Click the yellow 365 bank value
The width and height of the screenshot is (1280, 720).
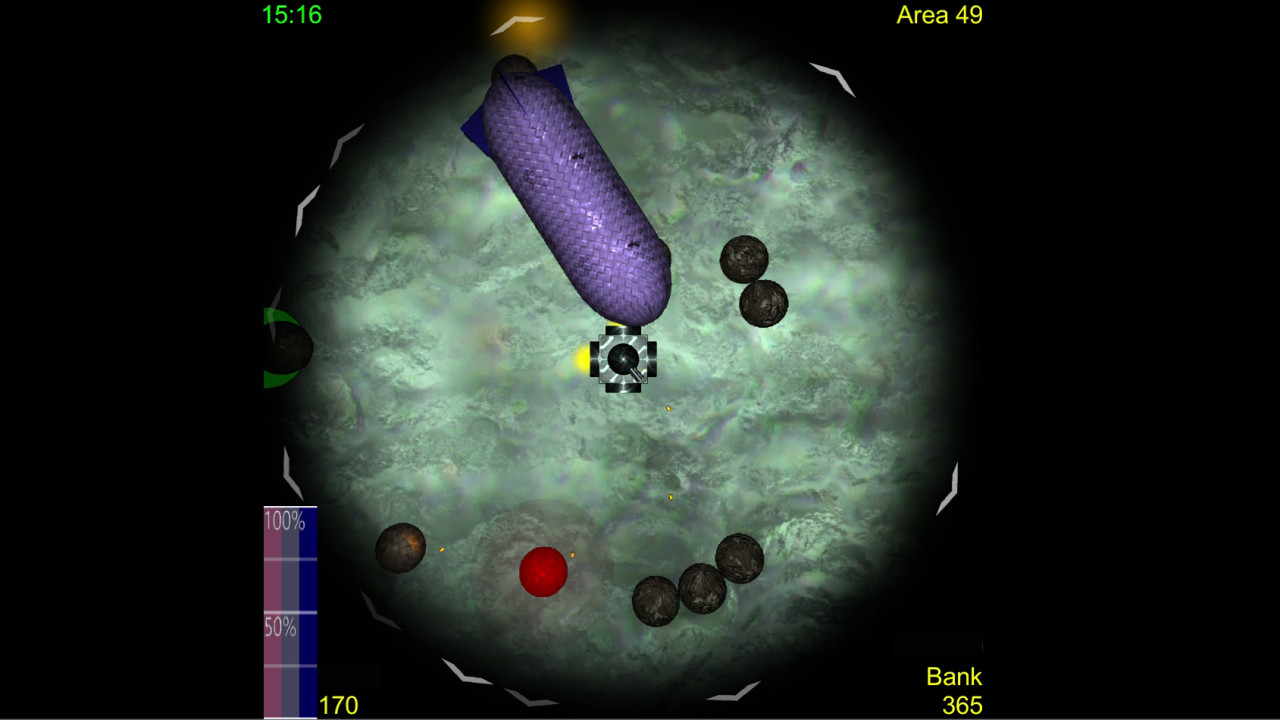(964, 704)
